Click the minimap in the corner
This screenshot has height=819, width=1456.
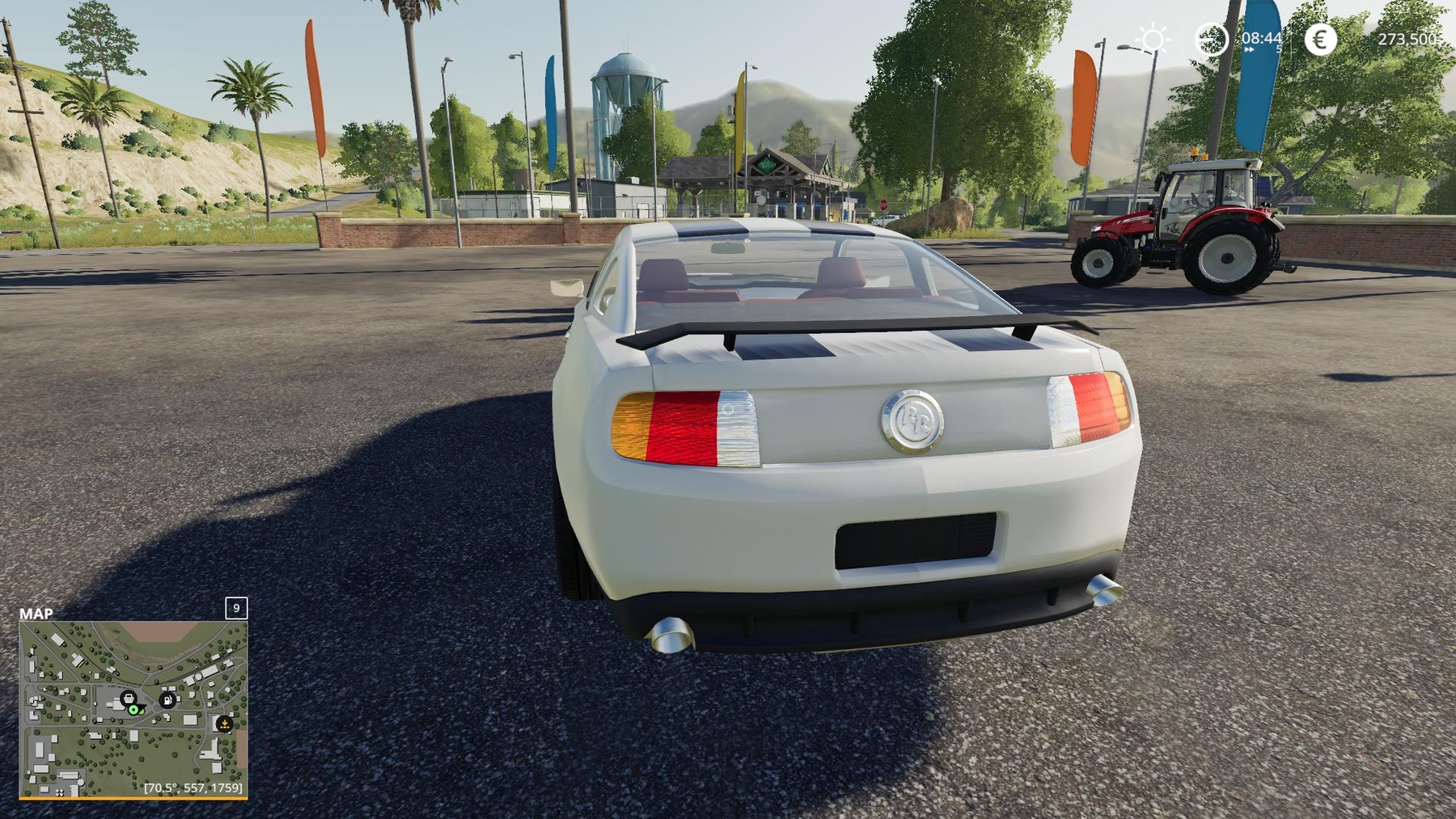[133, 709]
